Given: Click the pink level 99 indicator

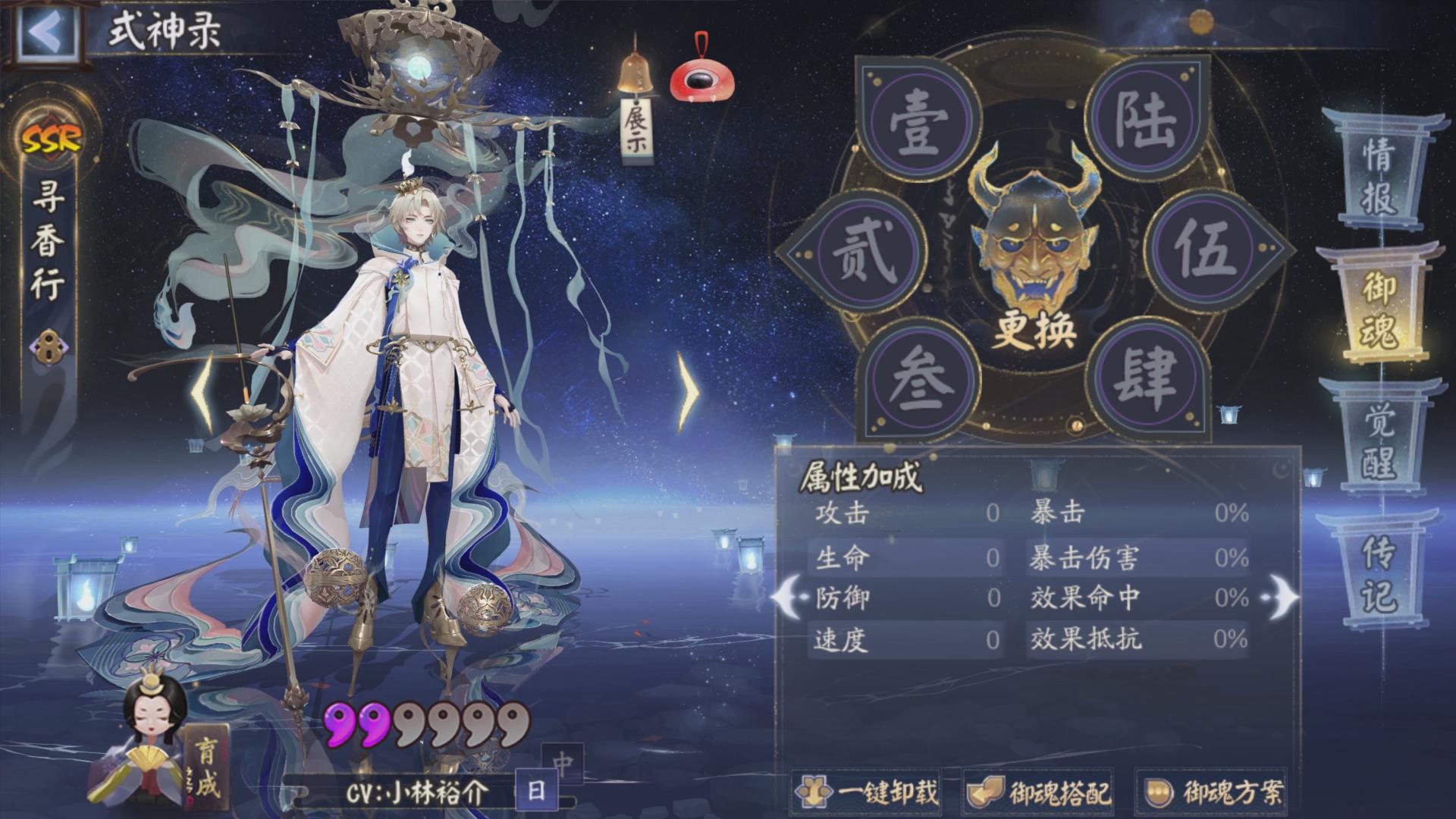Looking at the screenshot, I should (356, 724).
